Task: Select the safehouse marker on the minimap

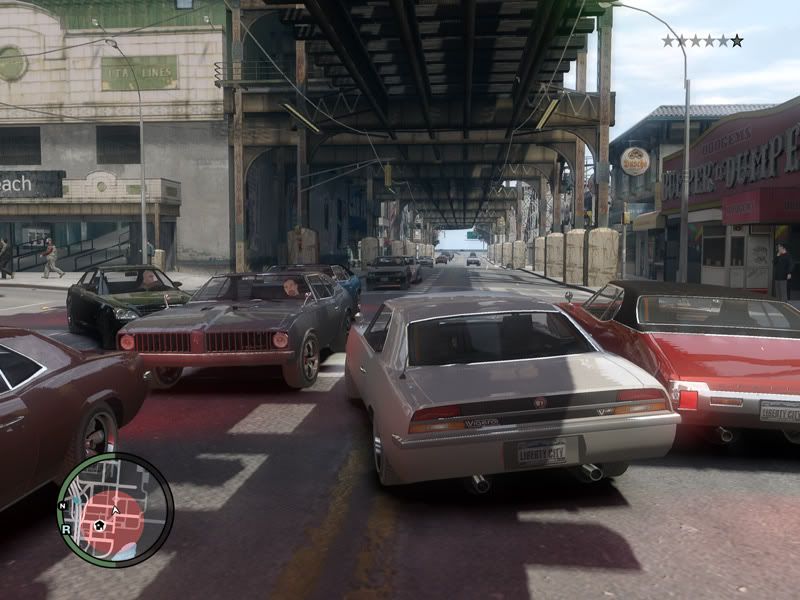Action: click(99, 524)
